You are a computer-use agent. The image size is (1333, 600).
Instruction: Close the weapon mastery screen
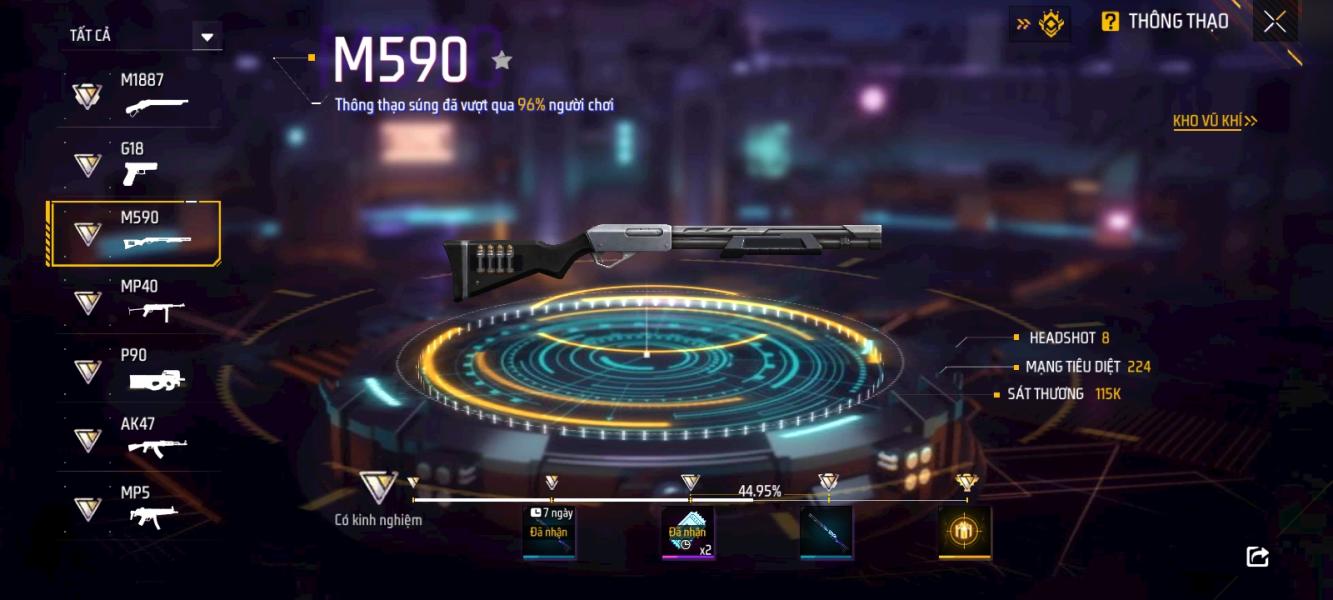1274,22
